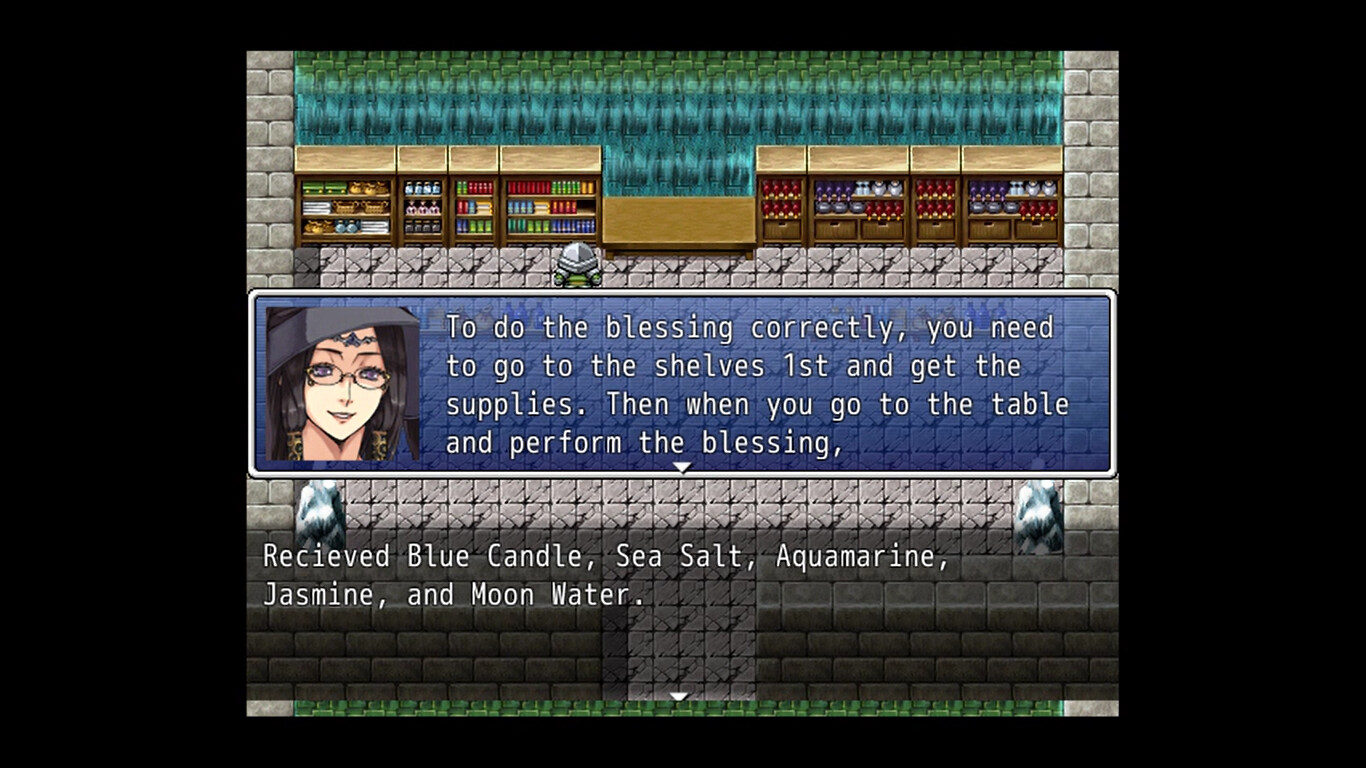Click the left snowy rock pillar
This screenshot has height=768, width=1366.
(320, 510)
